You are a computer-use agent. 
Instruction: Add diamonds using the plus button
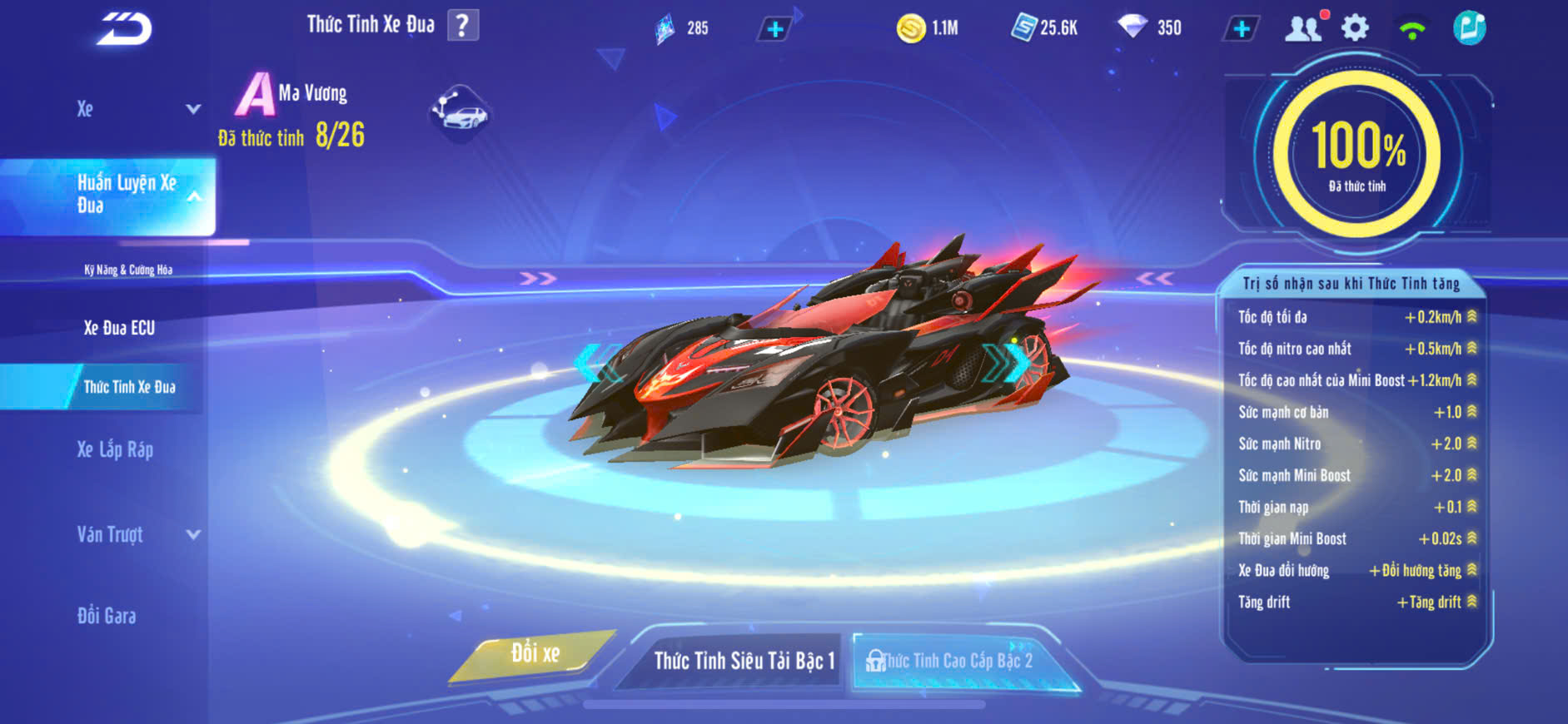click(x=1241, y=29)
